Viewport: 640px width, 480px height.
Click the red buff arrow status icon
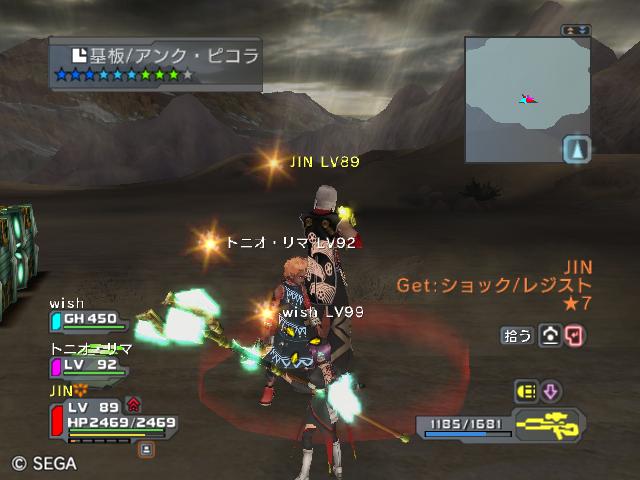133,405
